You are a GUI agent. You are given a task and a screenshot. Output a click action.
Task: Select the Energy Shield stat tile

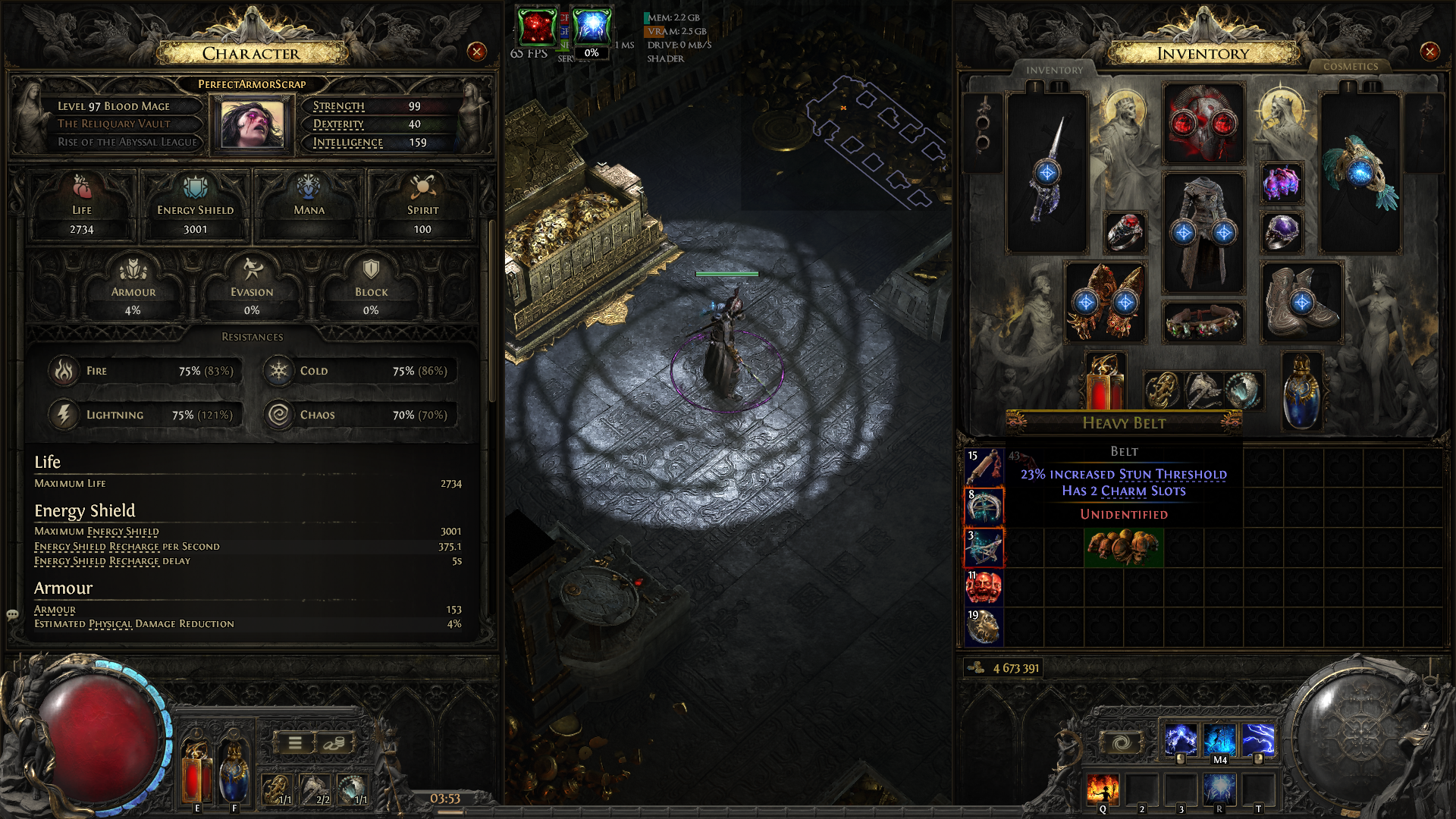click(195, 205)
